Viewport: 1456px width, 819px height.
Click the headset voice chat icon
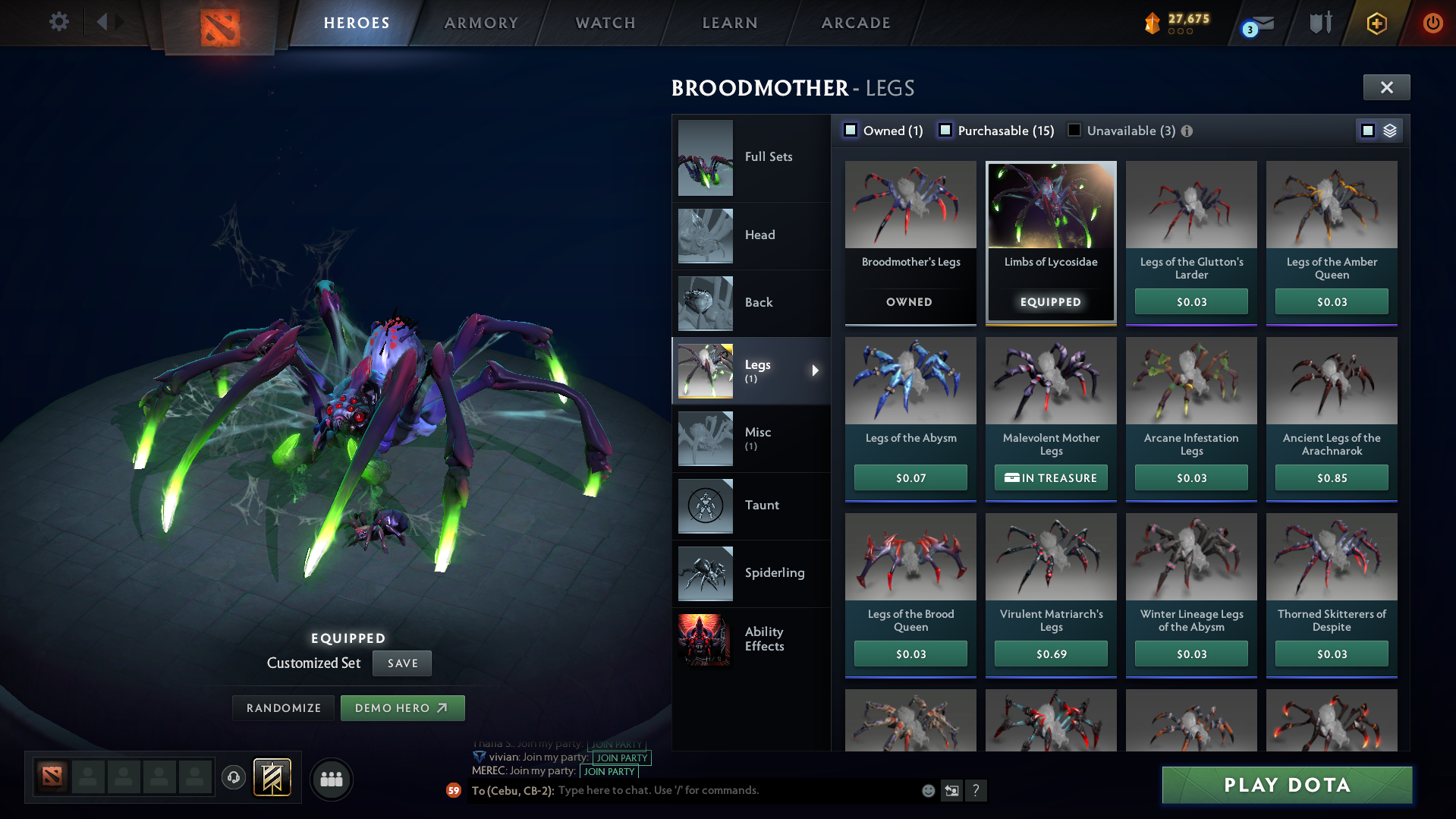point(233,779)
